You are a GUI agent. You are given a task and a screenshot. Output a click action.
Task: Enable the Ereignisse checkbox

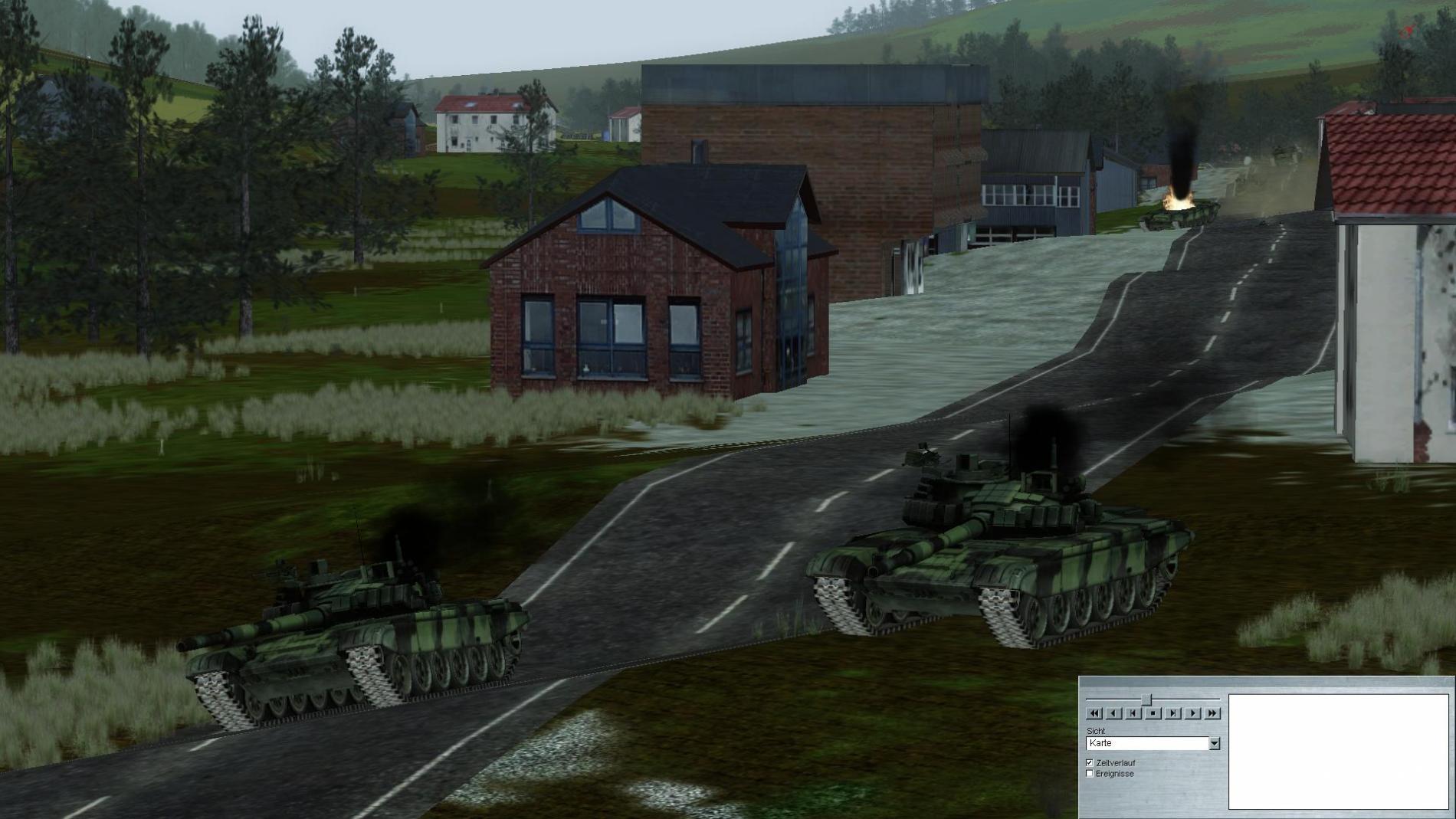click(1090, 774)
